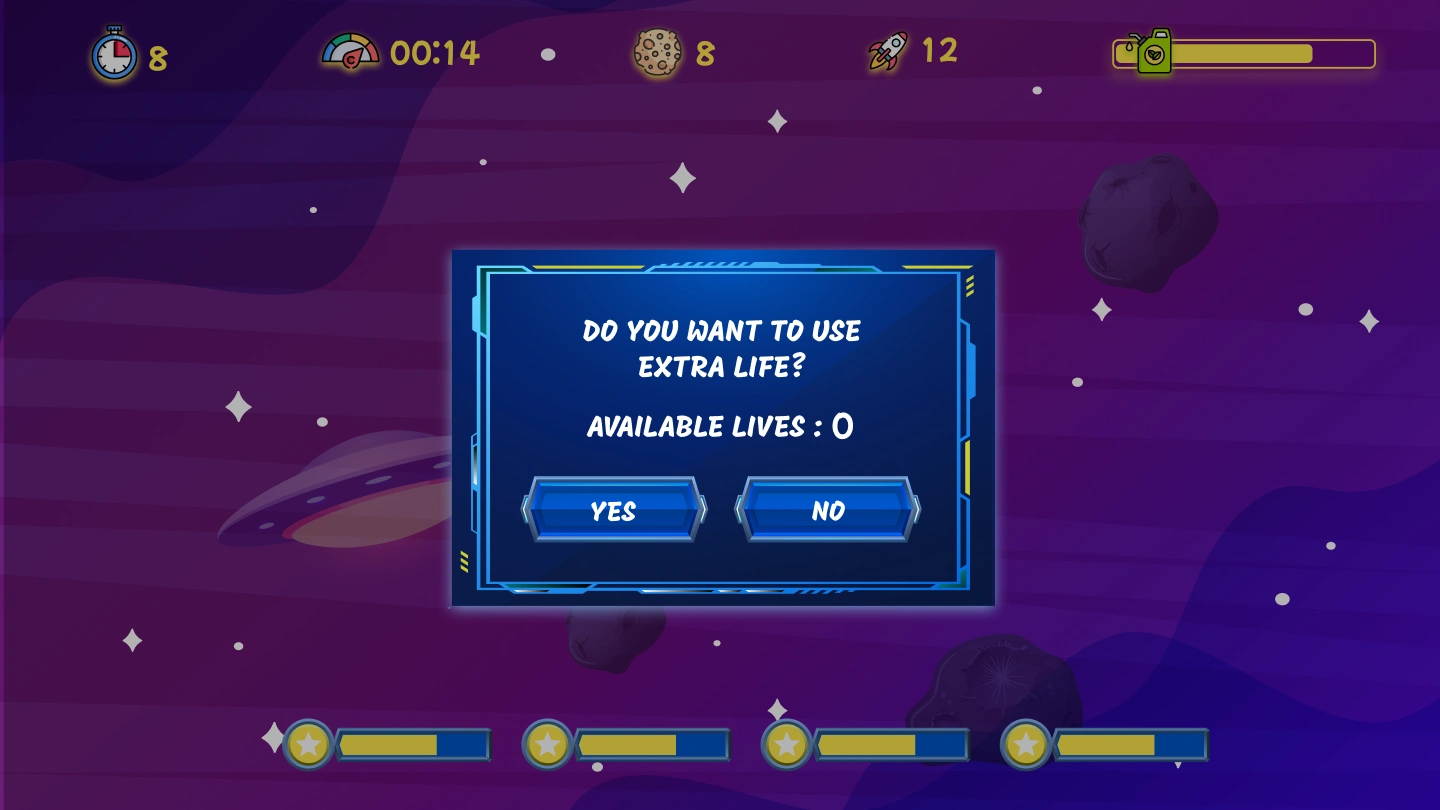Screen dimensions: 1440x810
Task: Confirm using extra life with YES
Action: (613, 510)
